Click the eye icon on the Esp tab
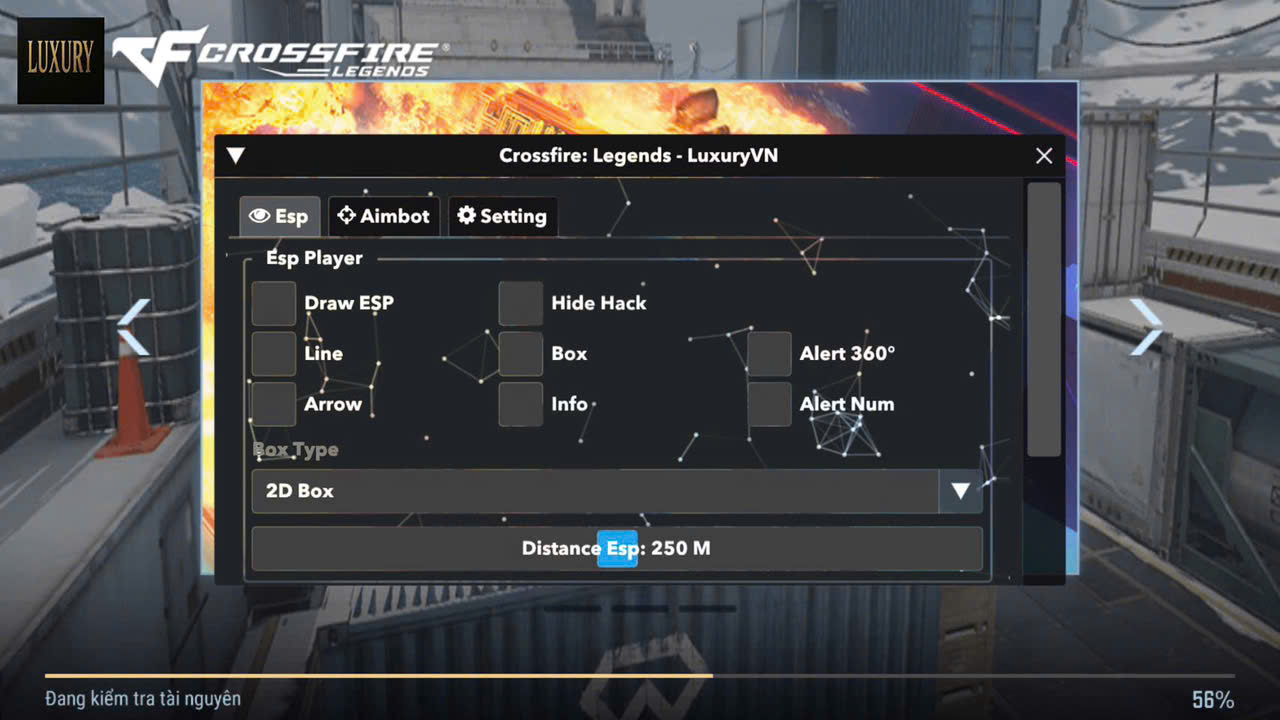1280x720 pixels. (x=261, y=215)
